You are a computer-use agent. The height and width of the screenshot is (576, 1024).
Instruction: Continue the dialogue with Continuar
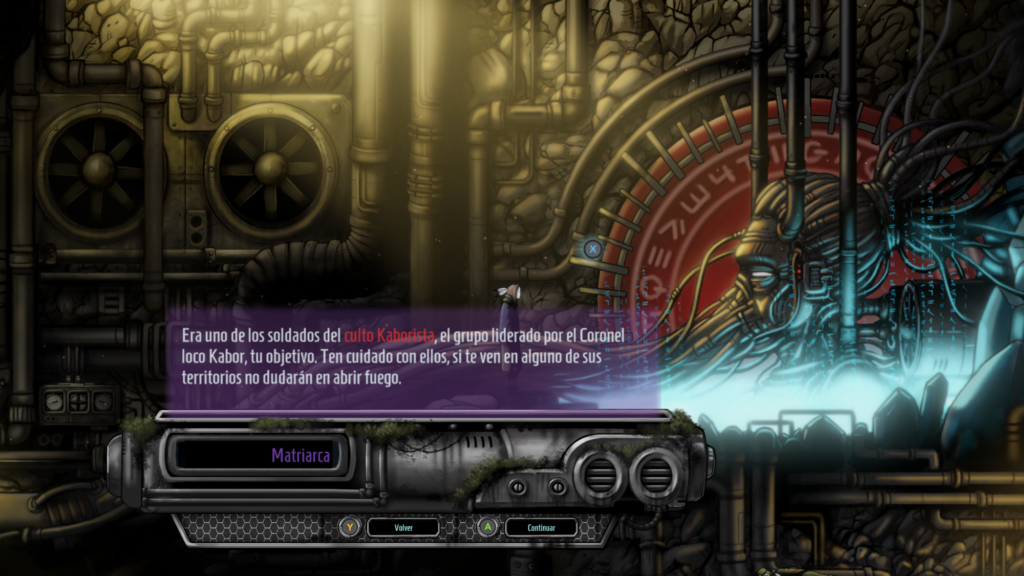click(540, 527)
